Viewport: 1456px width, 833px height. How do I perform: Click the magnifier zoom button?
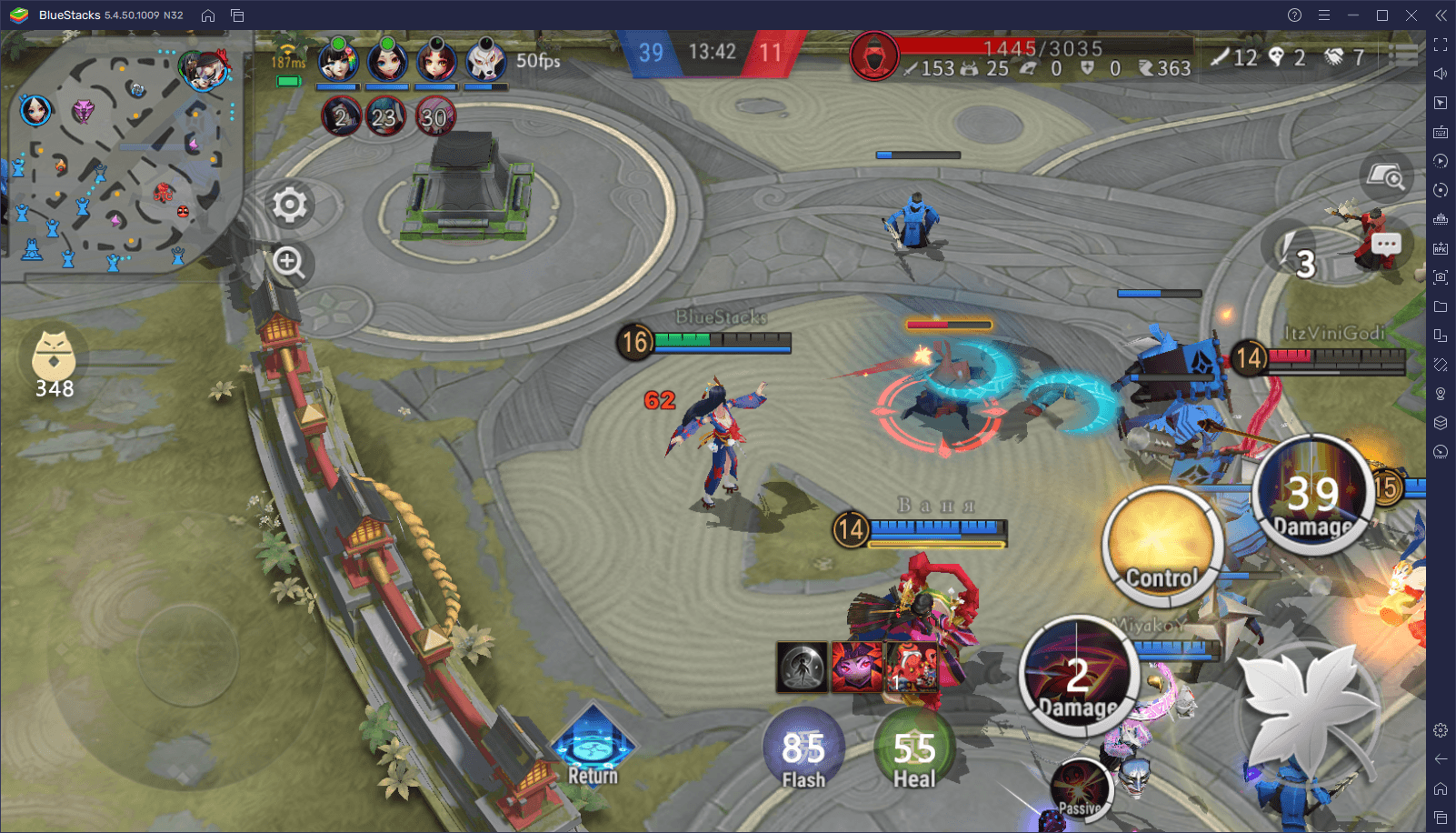[290, 263]
